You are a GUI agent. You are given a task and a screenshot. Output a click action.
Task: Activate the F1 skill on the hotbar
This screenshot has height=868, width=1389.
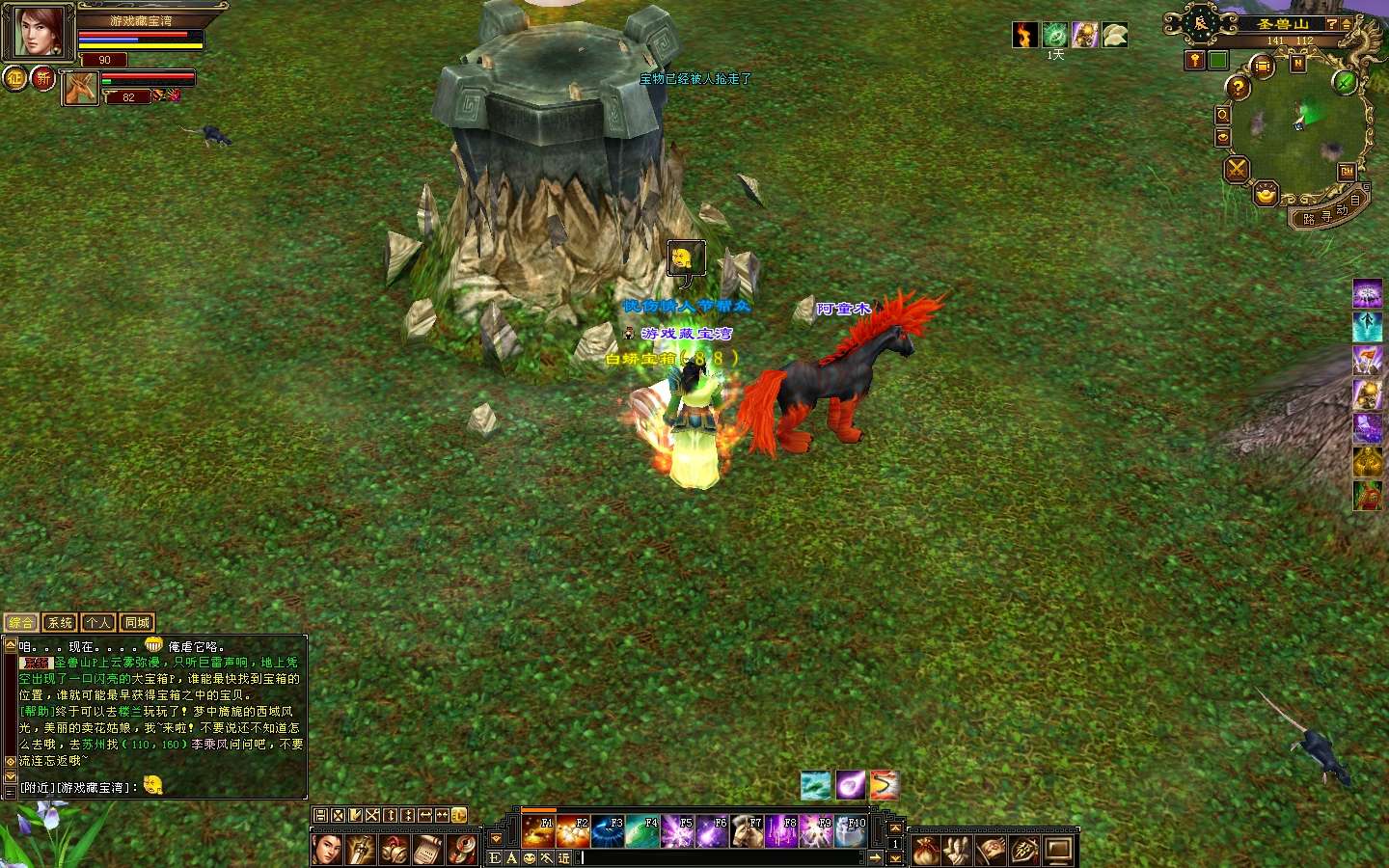pyautogui.click(x=538, y=831)
